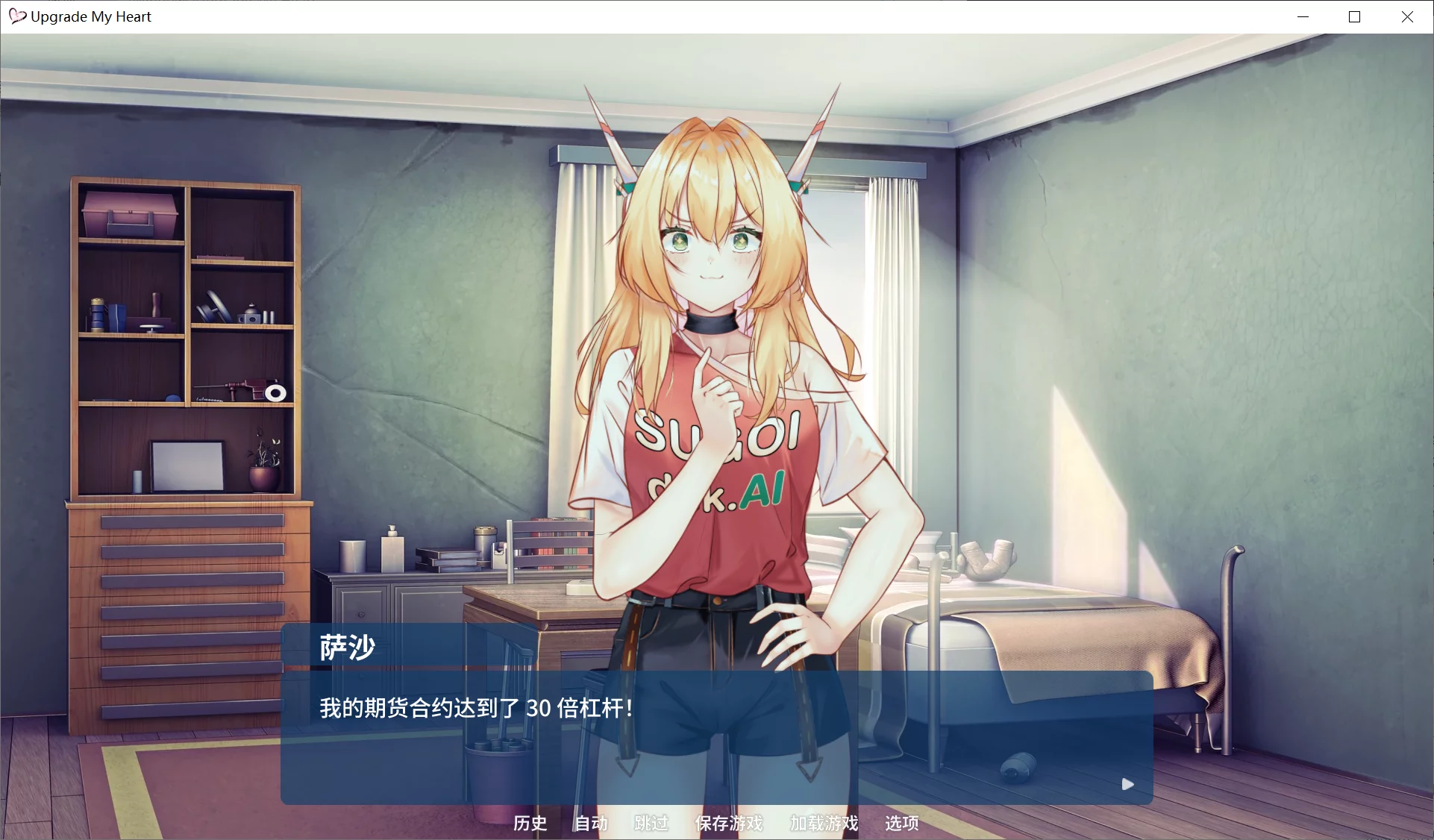Click the advance arrow in the dialogue box
1434x840 pixels.
(1127, 784)
